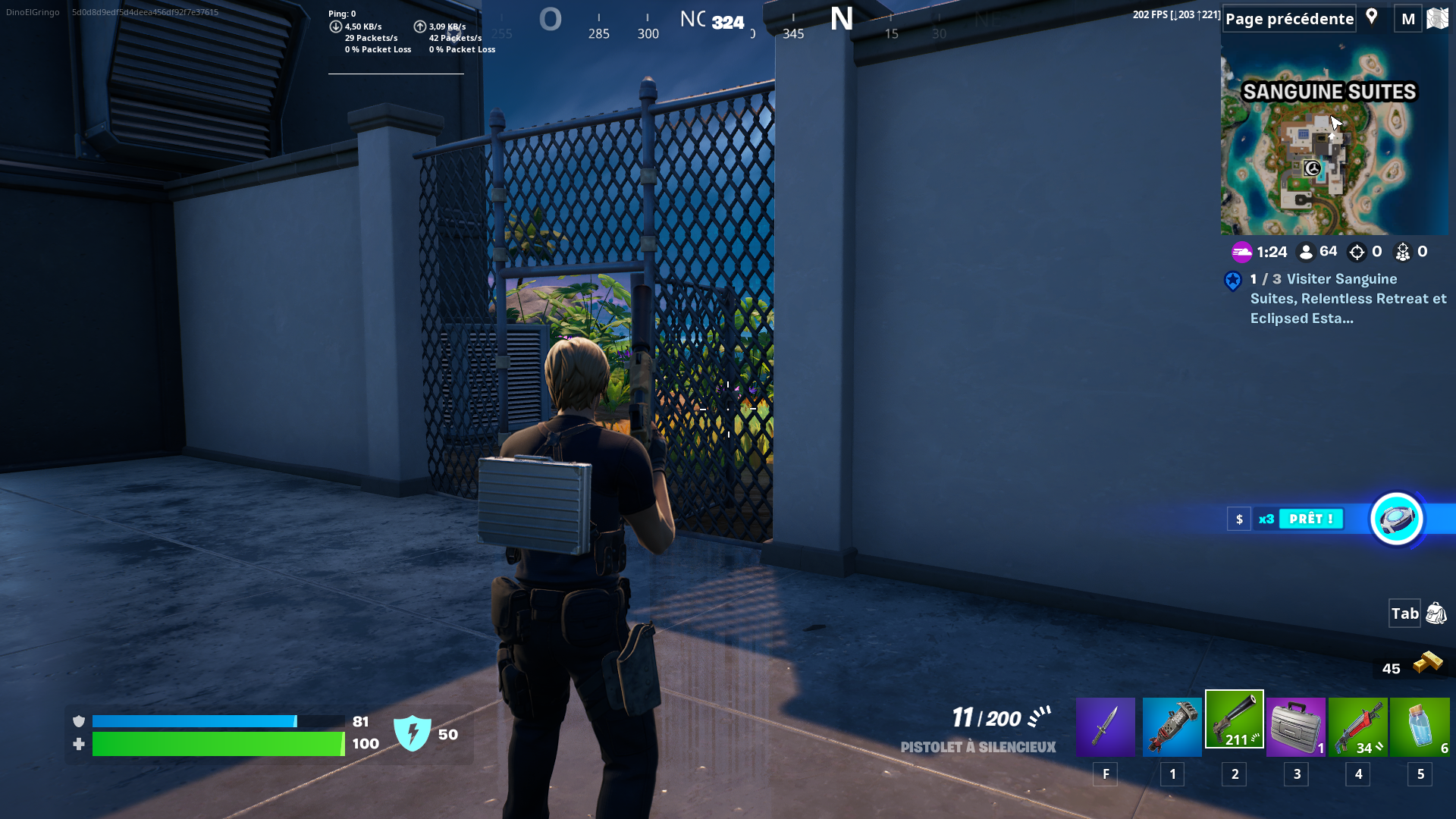This screenshot has width=1456, height=819.
Task: Equip the grapple glove in slot 1
Action: (x=1172, y=726)
